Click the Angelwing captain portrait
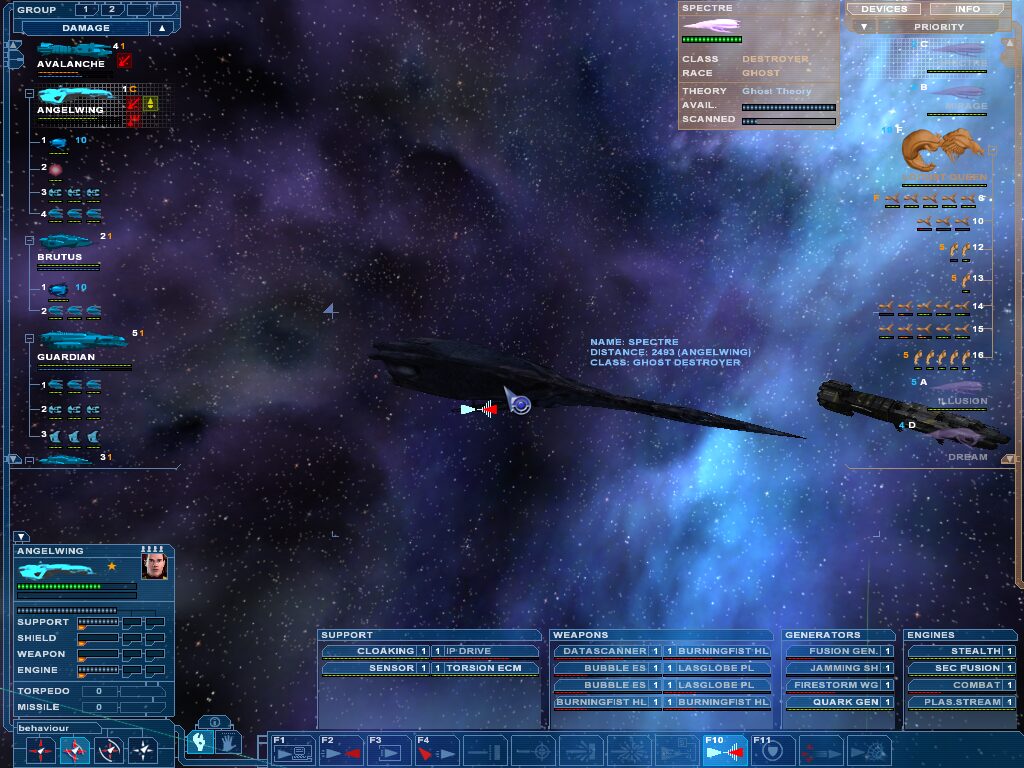The height and width of the screenshot is (768, 1024). (x=154, y=567)
